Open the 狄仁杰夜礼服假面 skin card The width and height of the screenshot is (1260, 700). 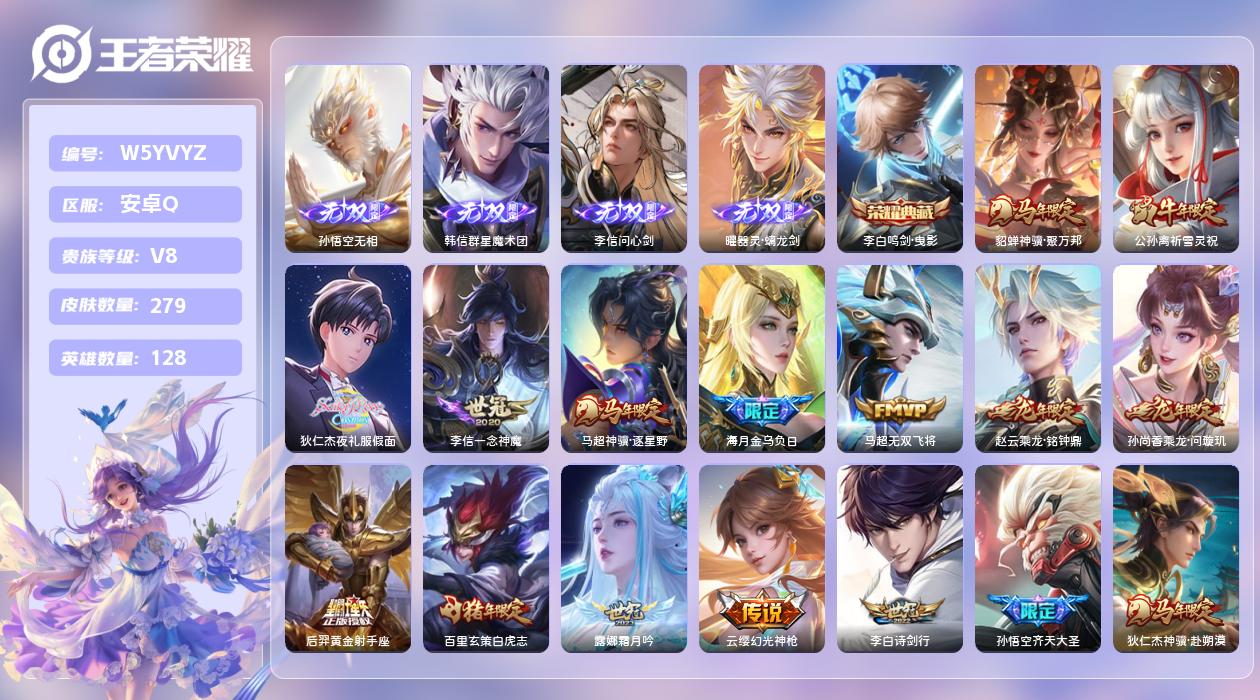pyautogui.click(x=348, y=358)
